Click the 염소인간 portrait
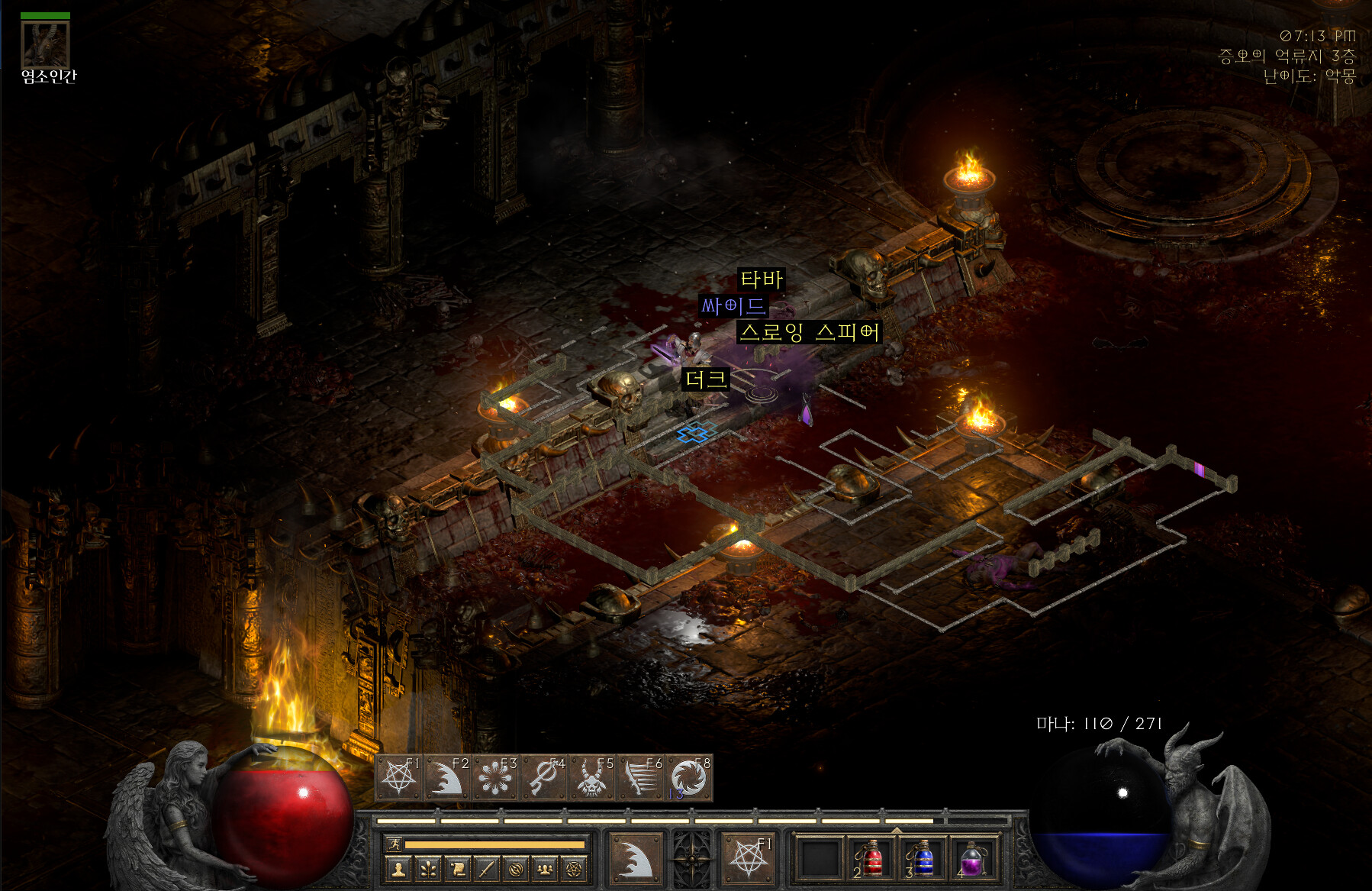Image resolution: width=1372 pixels, height=891 pixels. 45,44
